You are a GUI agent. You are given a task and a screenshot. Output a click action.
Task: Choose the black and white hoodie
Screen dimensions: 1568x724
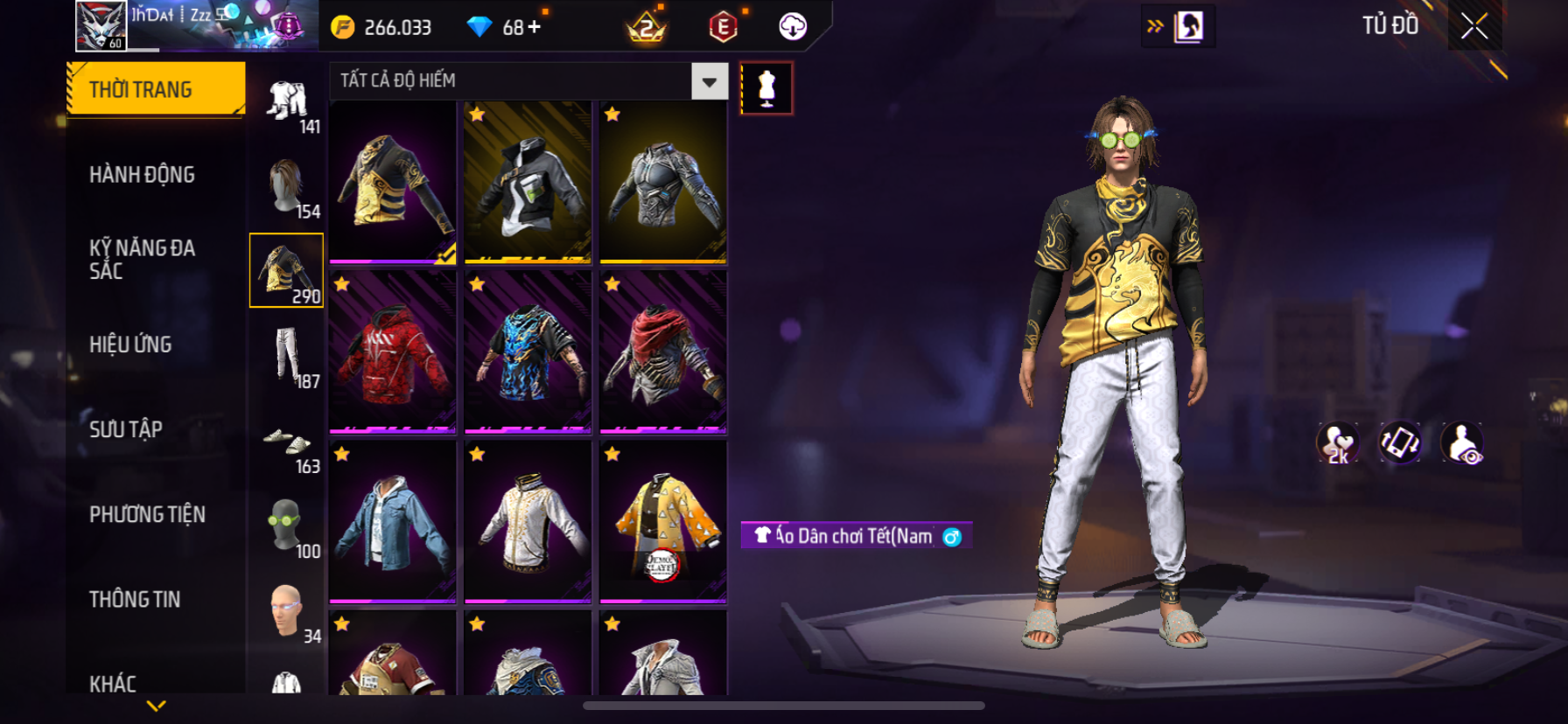(x=528, y=183)
